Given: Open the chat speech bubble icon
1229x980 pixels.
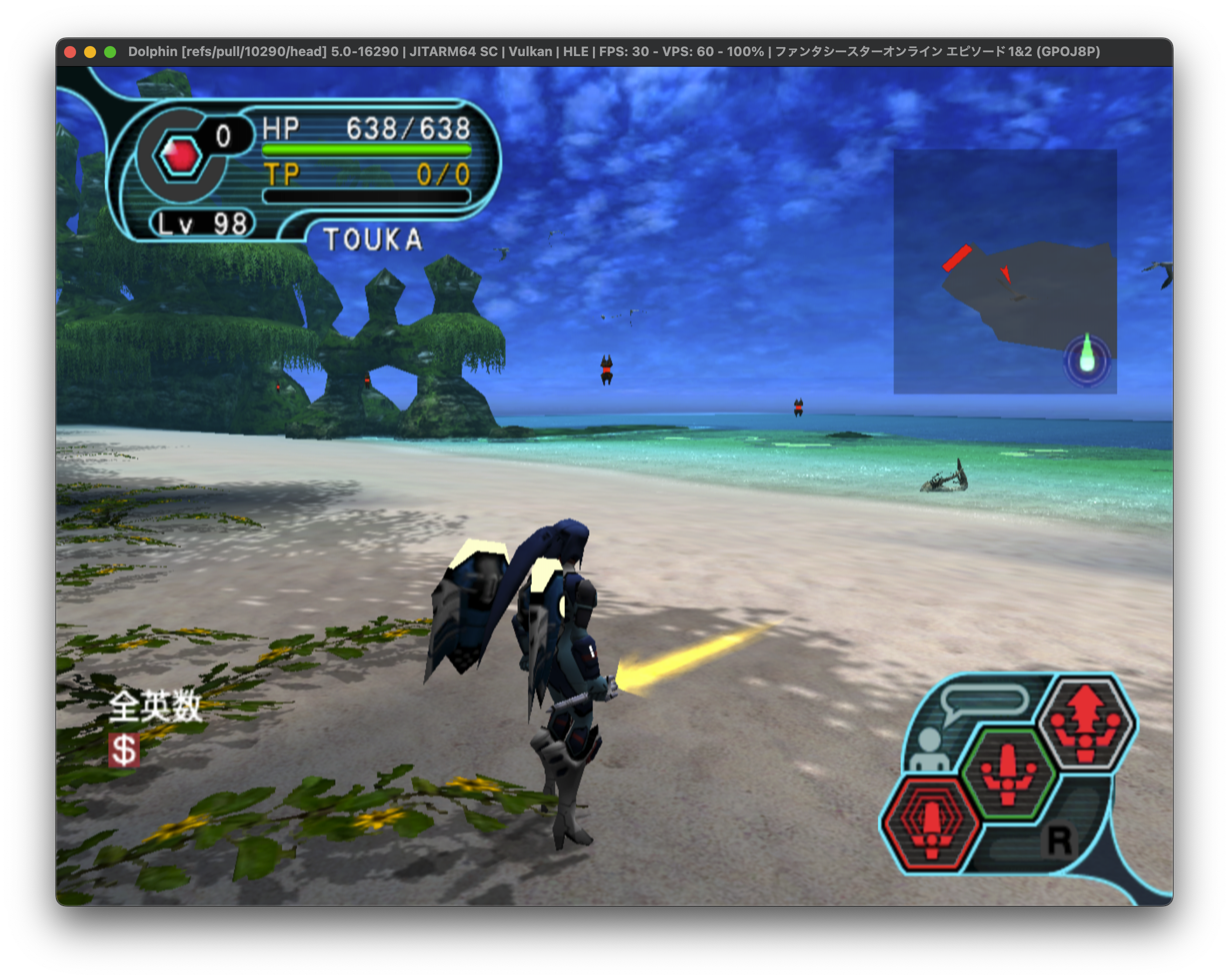Looking at the screenshot, I should (x=984, y=701).
